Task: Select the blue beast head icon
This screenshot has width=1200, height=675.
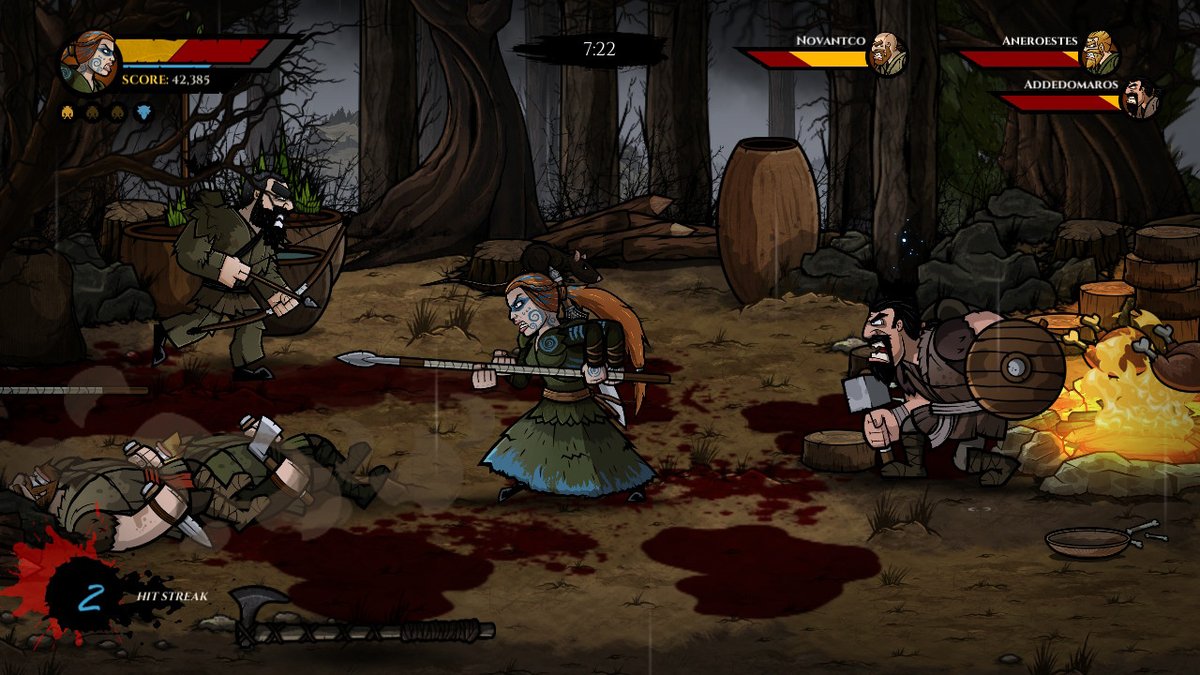Action: pos(143,113)
